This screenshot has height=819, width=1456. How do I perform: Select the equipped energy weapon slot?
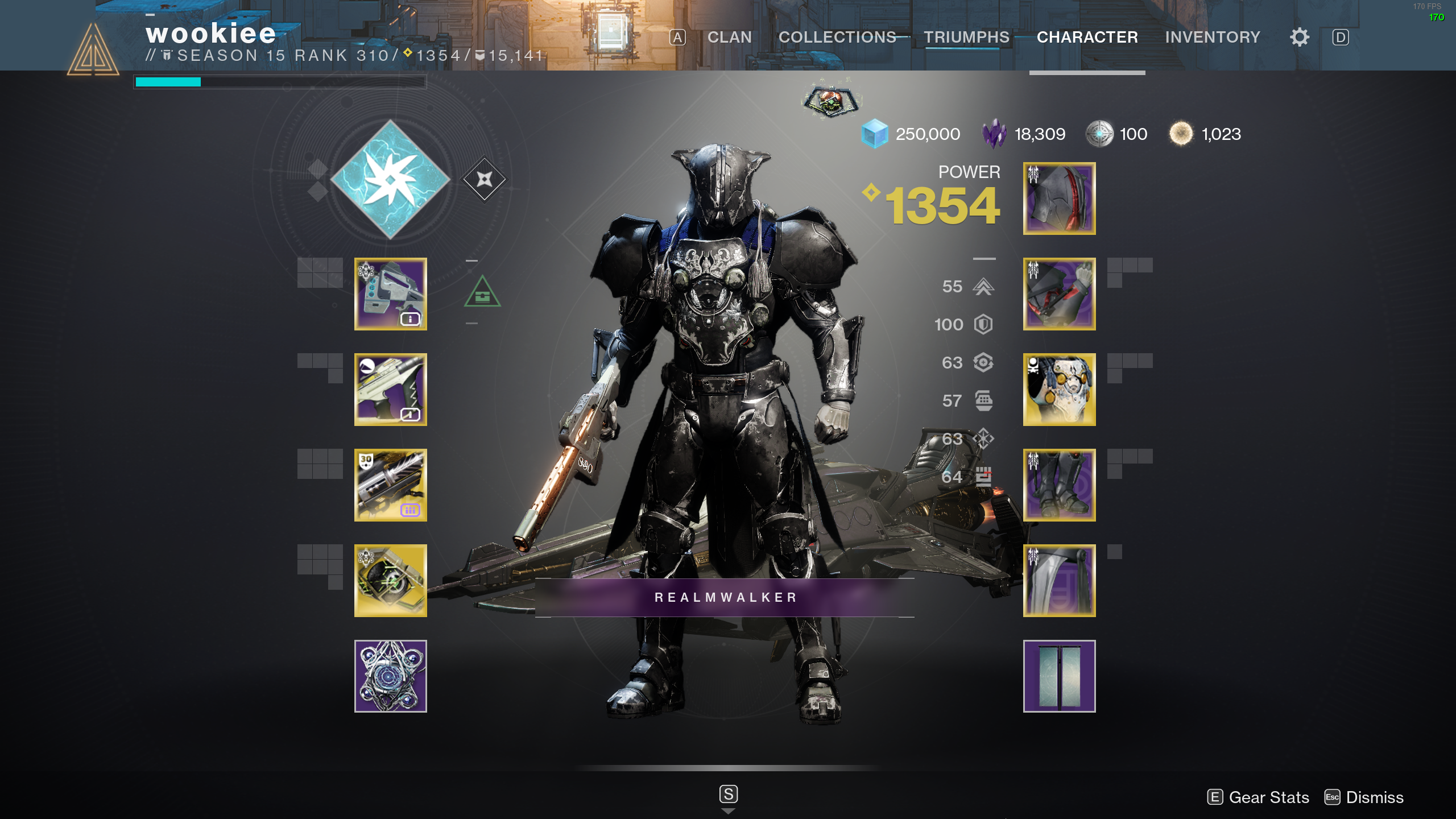391,390
